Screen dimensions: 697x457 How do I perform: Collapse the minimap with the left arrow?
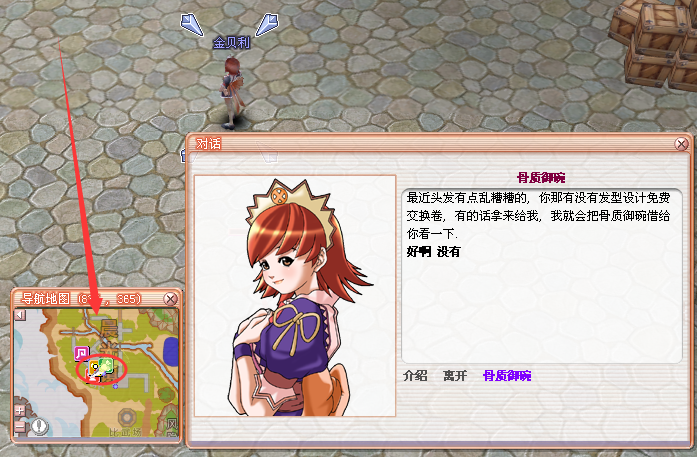pyautogui.click(x=19, y=315)
